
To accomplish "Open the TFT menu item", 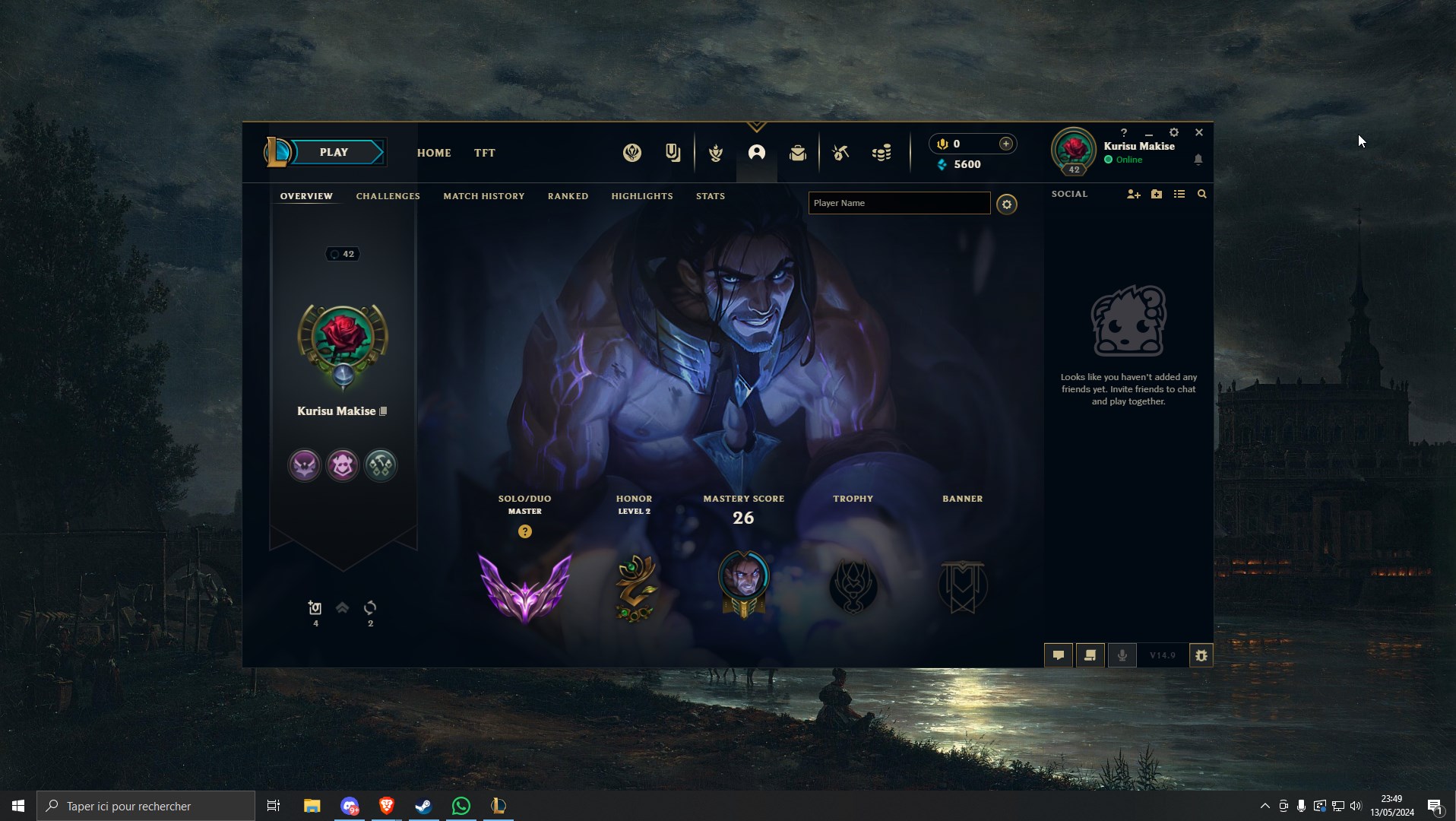I will [x=484, y=153].
